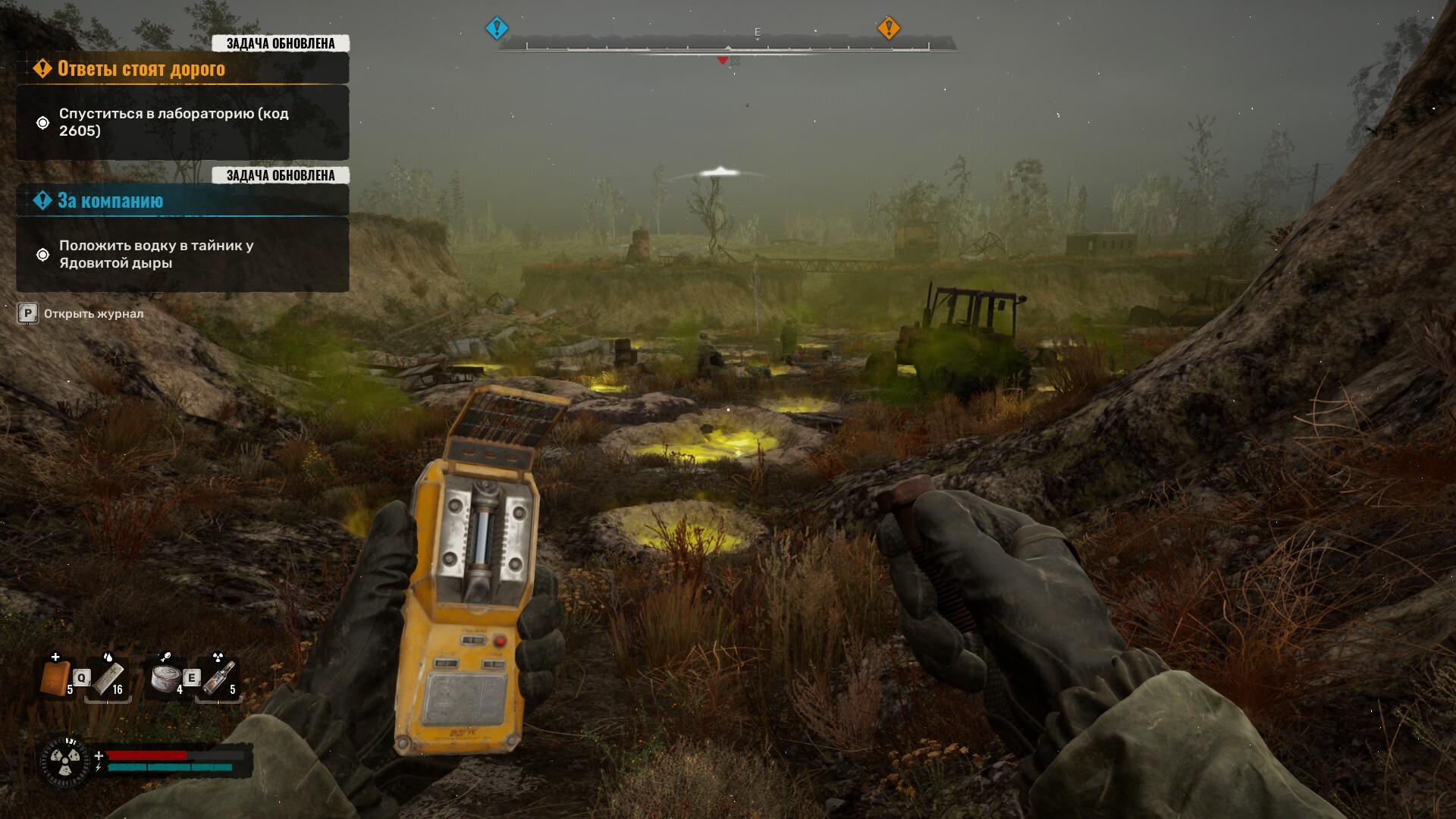Select the bandage quick slot

[107, 679]
